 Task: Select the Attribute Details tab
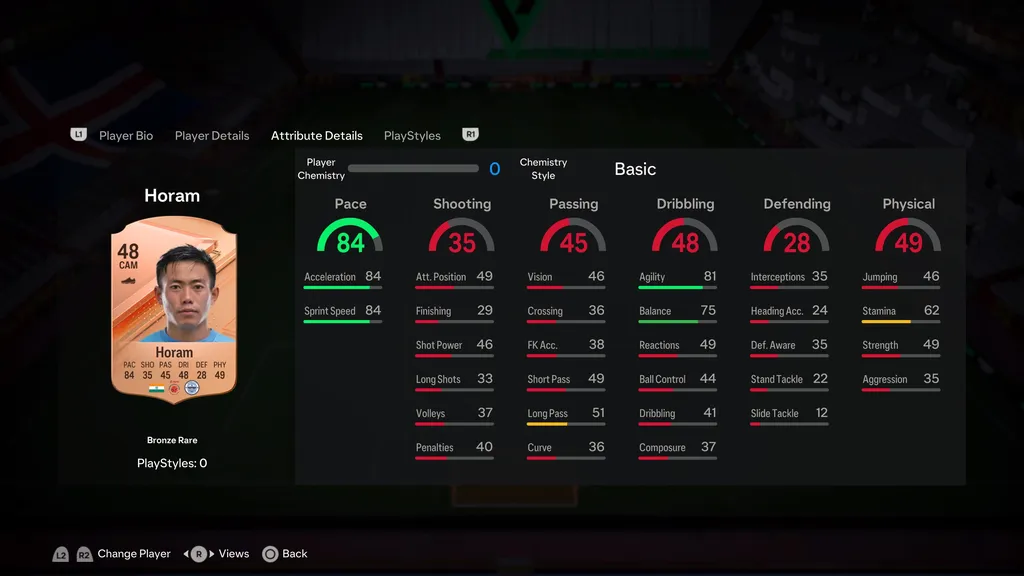coord(317,136)
